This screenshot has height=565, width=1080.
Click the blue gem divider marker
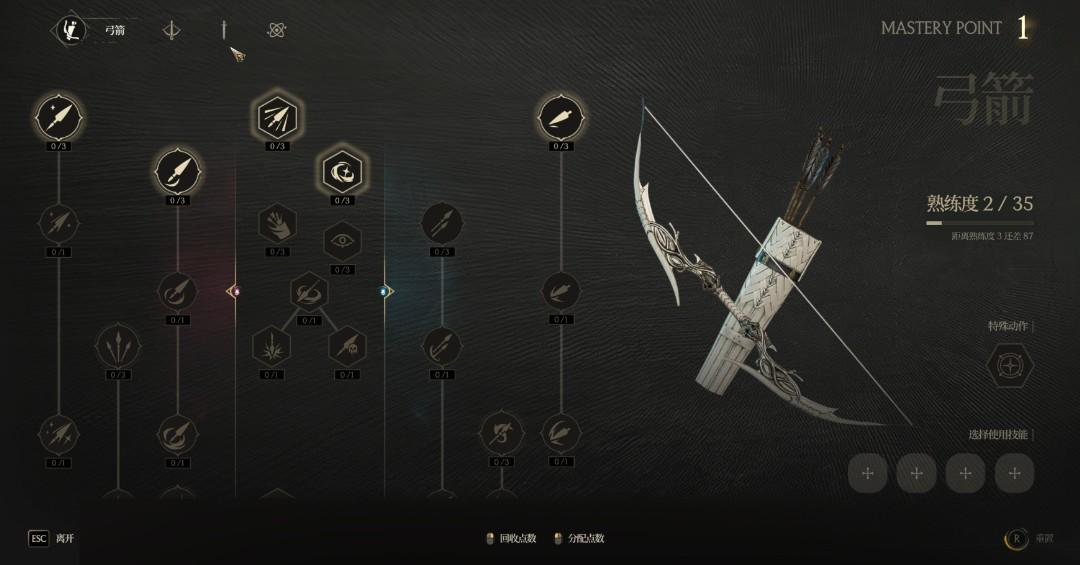click(x=385, y=291)
